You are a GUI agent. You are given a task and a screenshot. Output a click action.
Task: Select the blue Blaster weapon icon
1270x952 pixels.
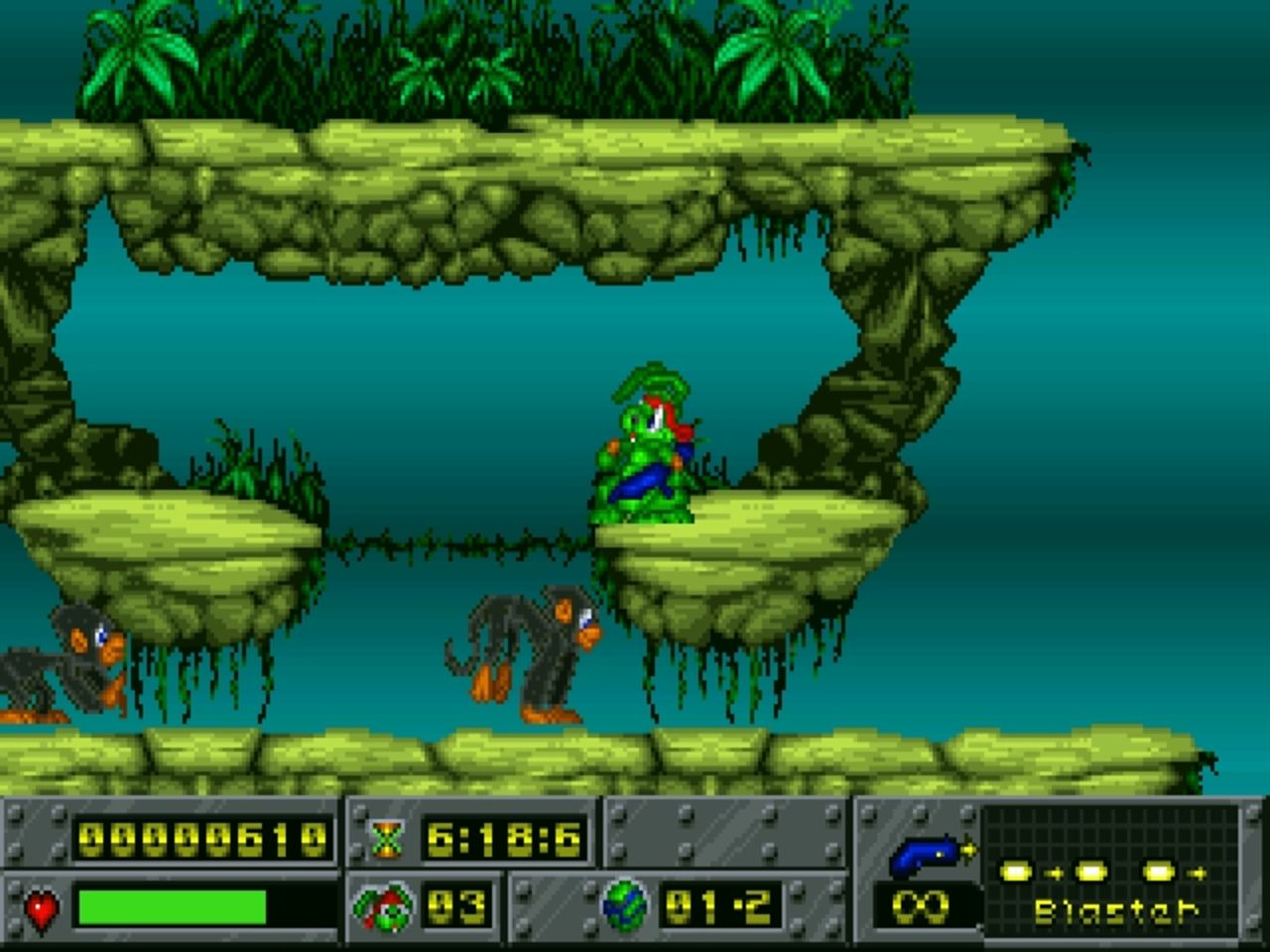coord(928,855)
